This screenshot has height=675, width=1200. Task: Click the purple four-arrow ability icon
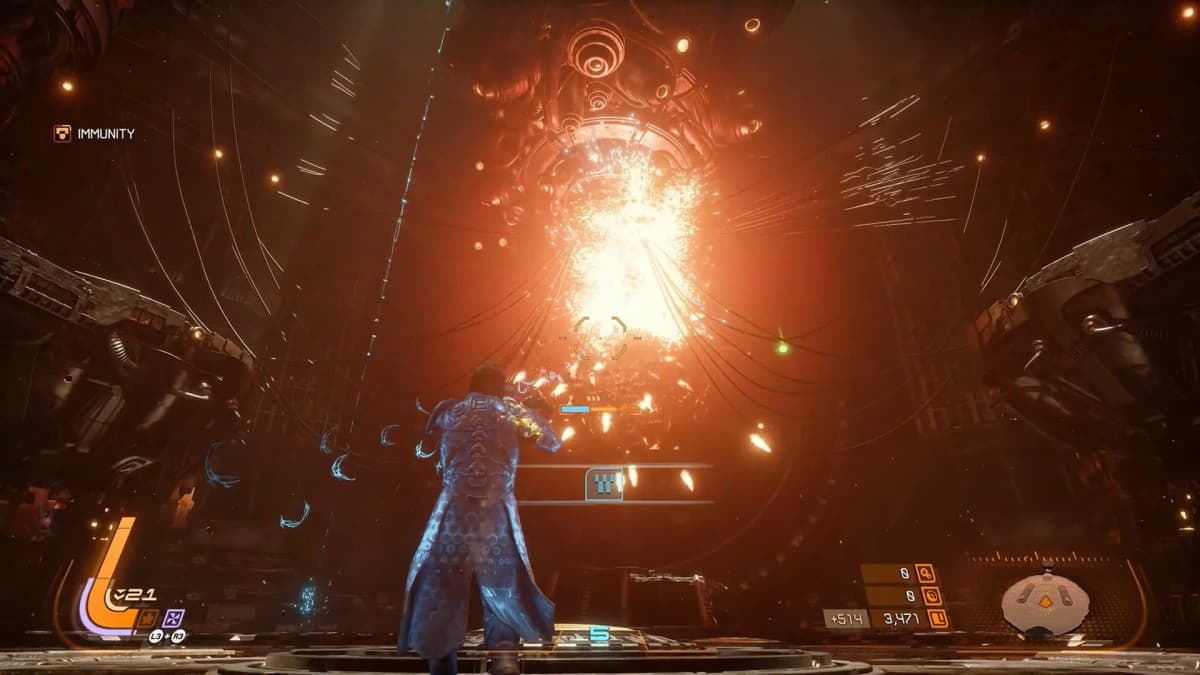pos(173,617)
